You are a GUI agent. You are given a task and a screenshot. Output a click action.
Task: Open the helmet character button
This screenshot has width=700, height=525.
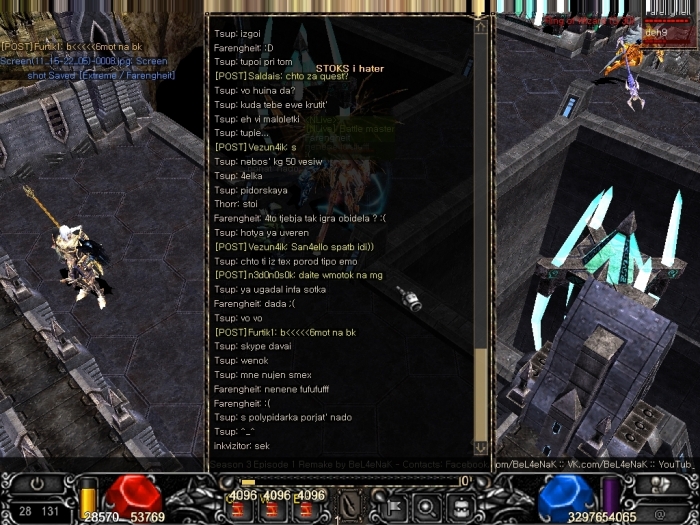coord(461,505)
